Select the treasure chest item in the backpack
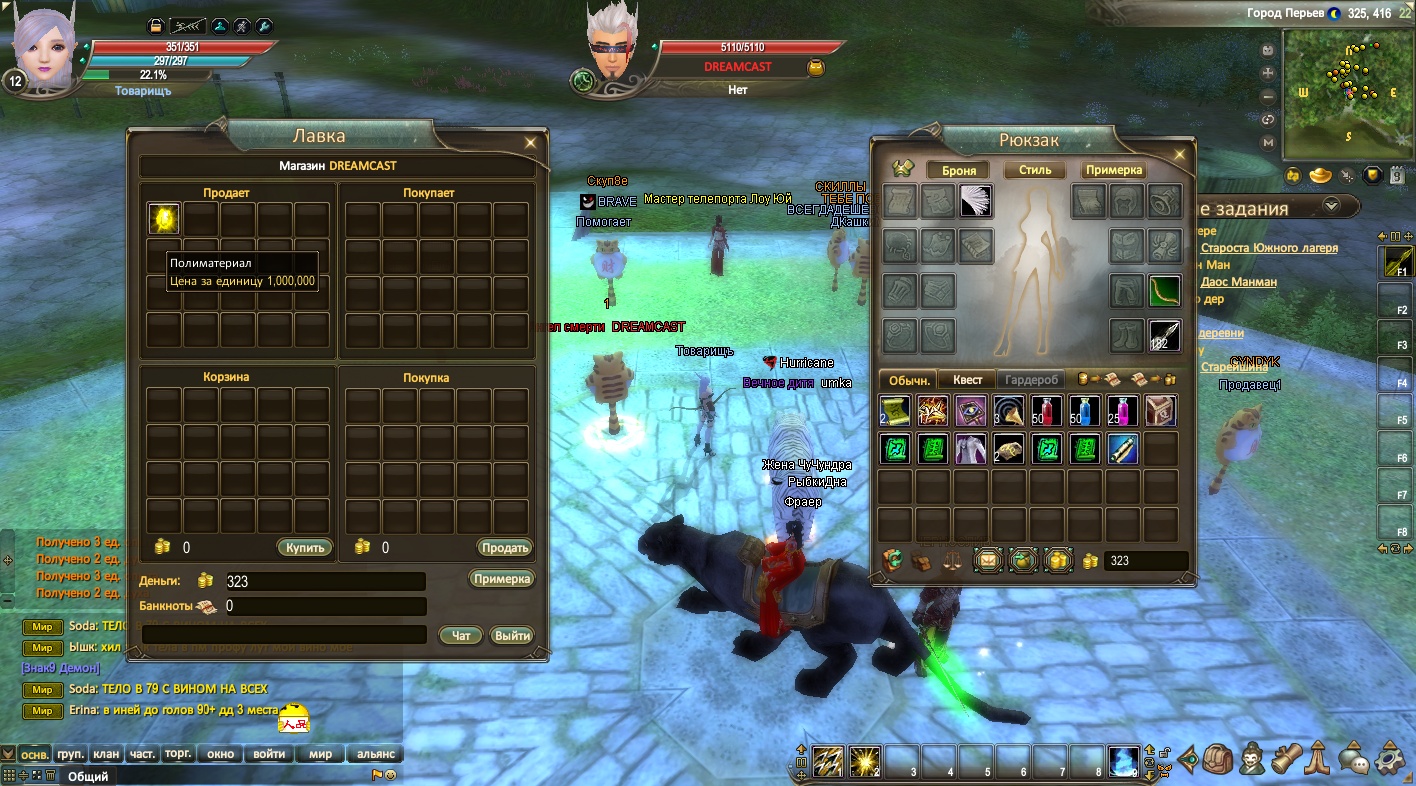The width and height of the screenshot is (1416, 786). click(1160, 410)
